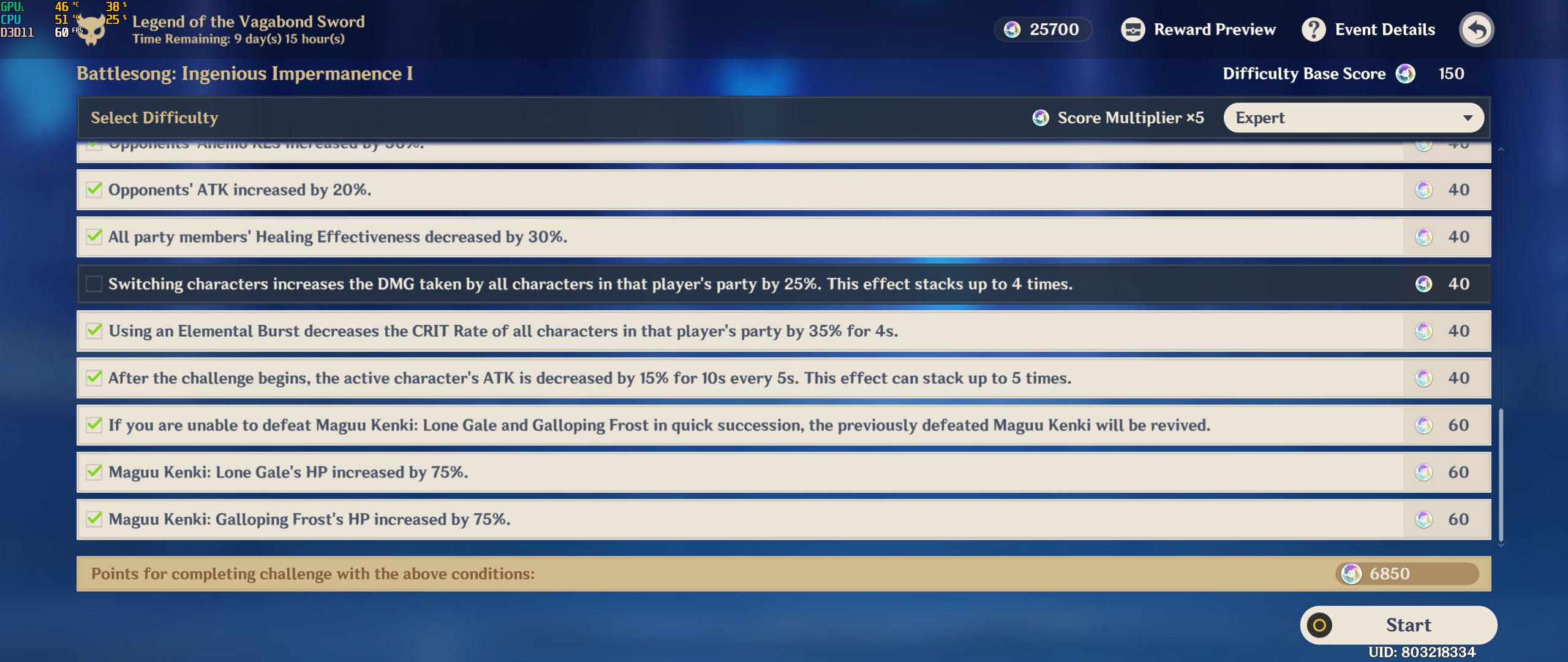Show Event Details
Viewport: 1568px width, 662px height.
pyautogui.click(x=1368, y=29)
